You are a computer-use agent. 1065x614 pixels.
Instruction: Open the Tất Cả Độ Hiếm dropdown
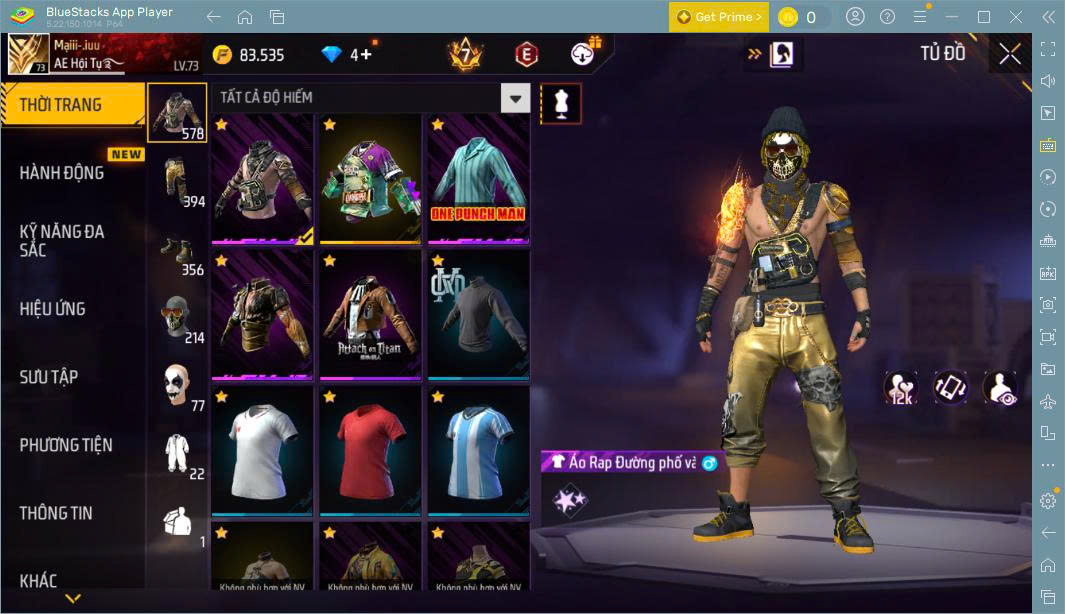click(x=514, y=98)
